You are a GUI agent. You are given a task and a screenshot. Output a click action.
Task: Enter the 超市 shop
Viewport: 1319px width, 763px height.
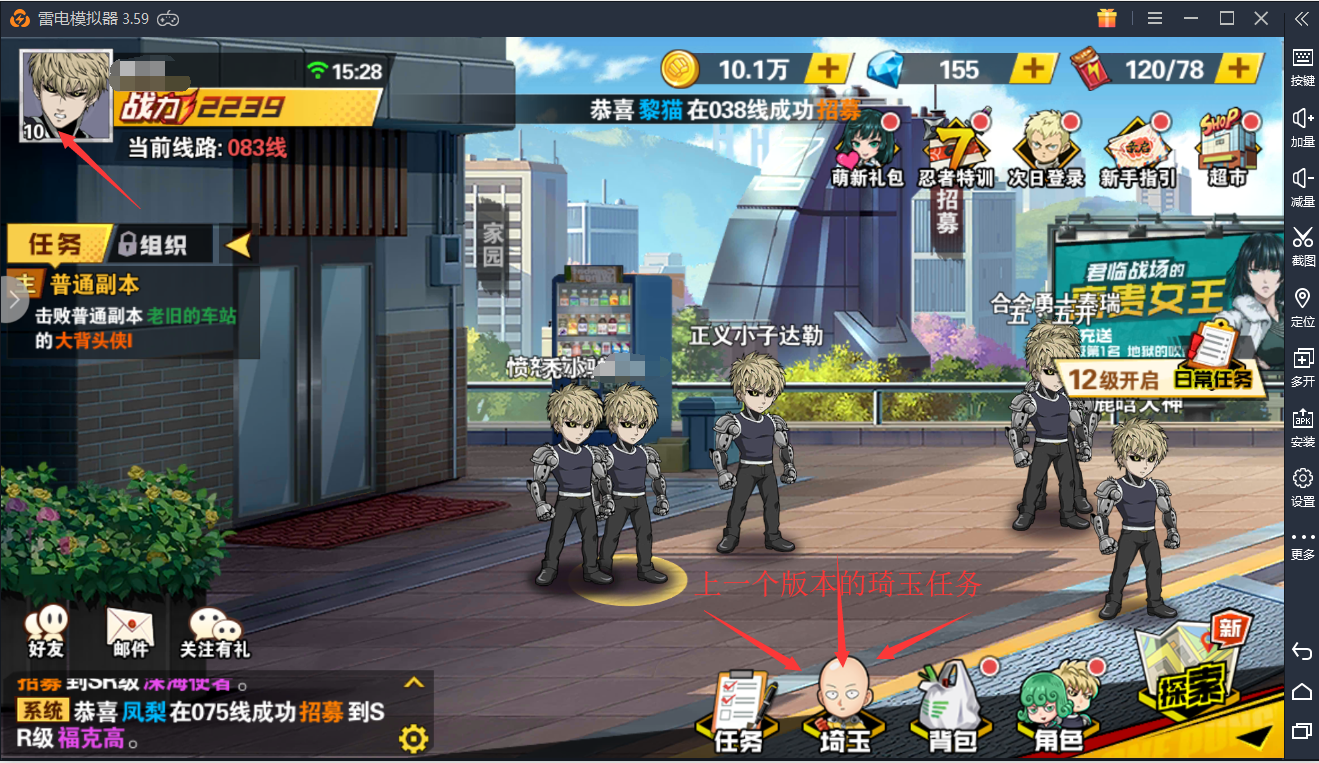point(1227,152)
